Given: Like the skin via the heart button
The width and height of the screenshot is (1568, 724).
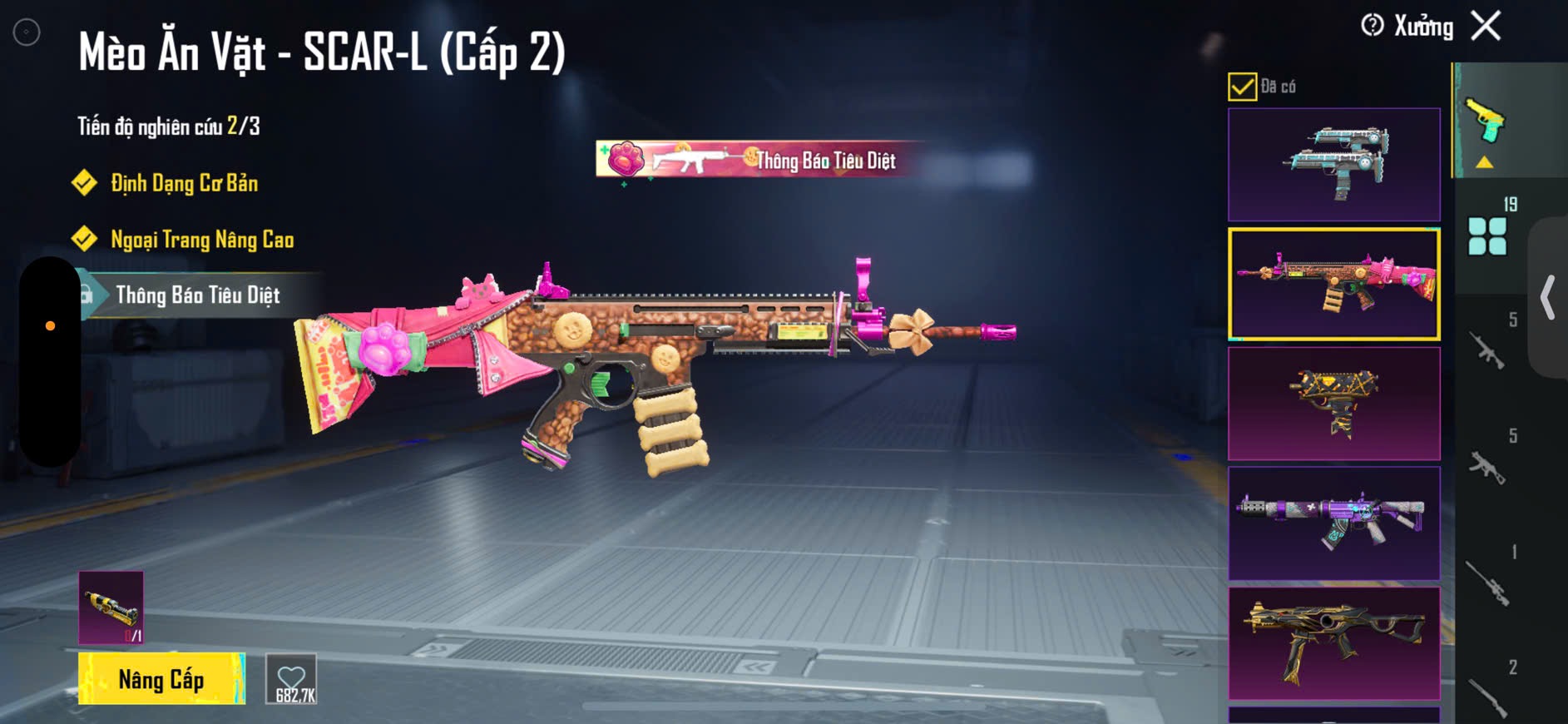Looking at the screenshot, I should pos(292,679).
